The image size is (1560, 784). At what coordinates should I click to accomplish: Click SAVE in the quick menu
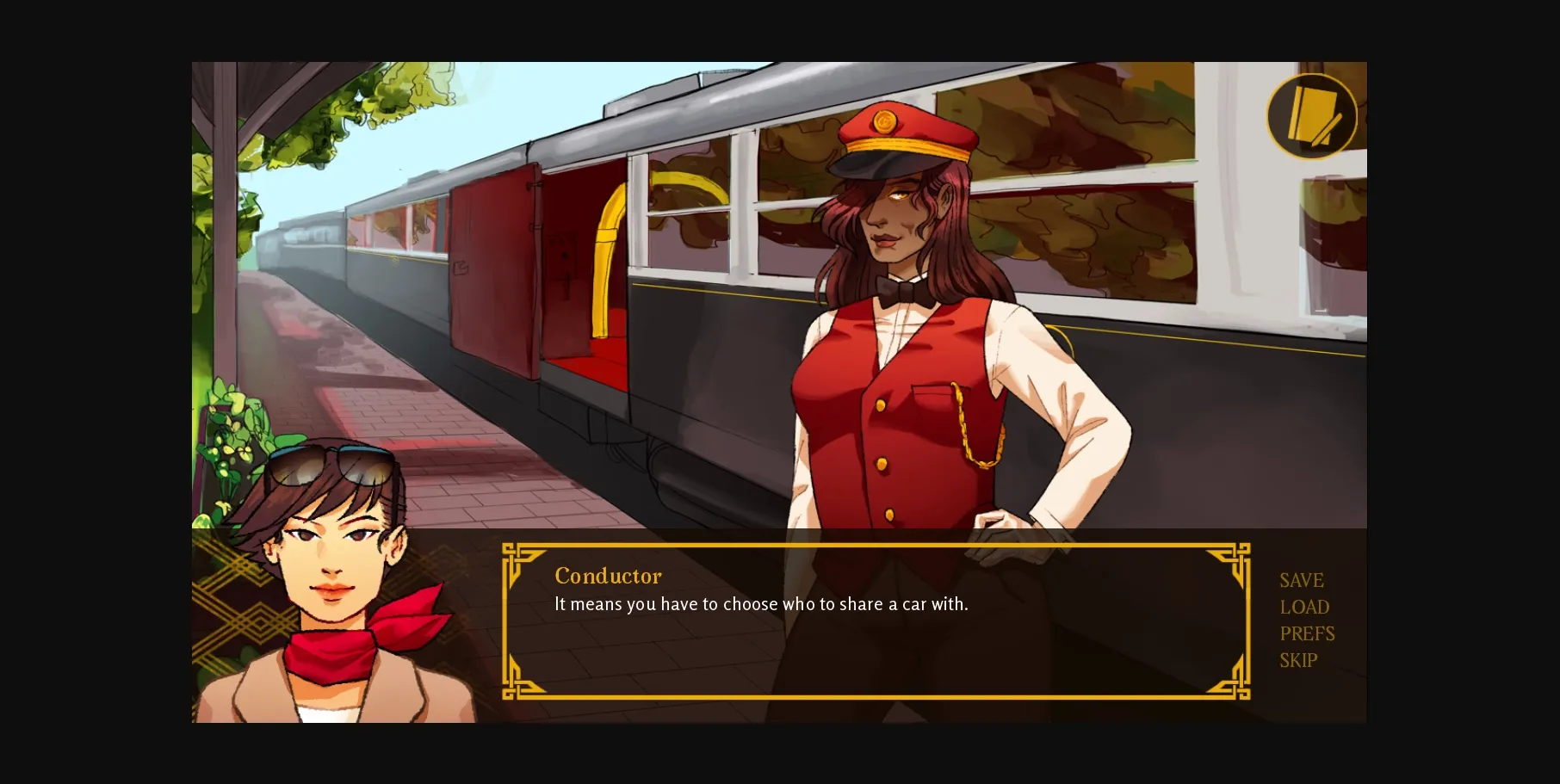tap(1301, 580)
